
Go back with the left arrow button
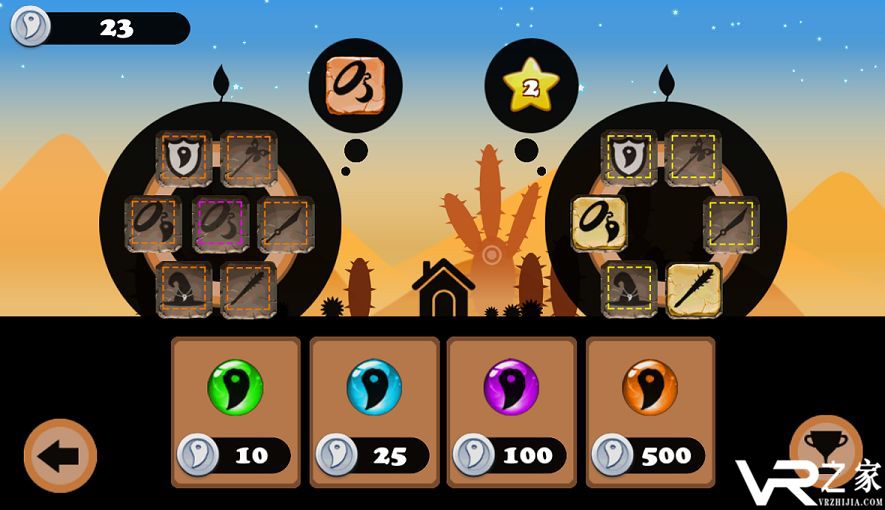60,456
